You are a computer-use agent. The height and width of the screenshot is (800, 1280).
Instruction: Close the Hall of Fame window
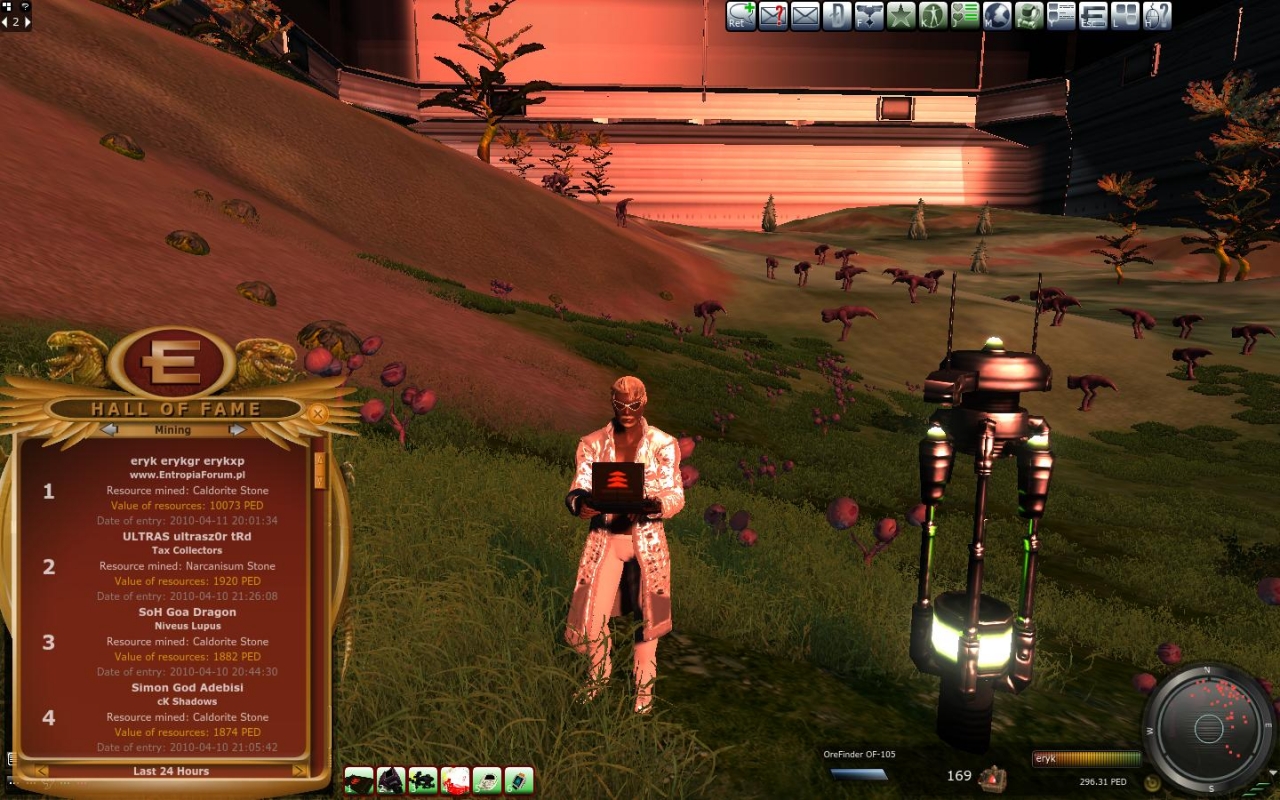318,413
